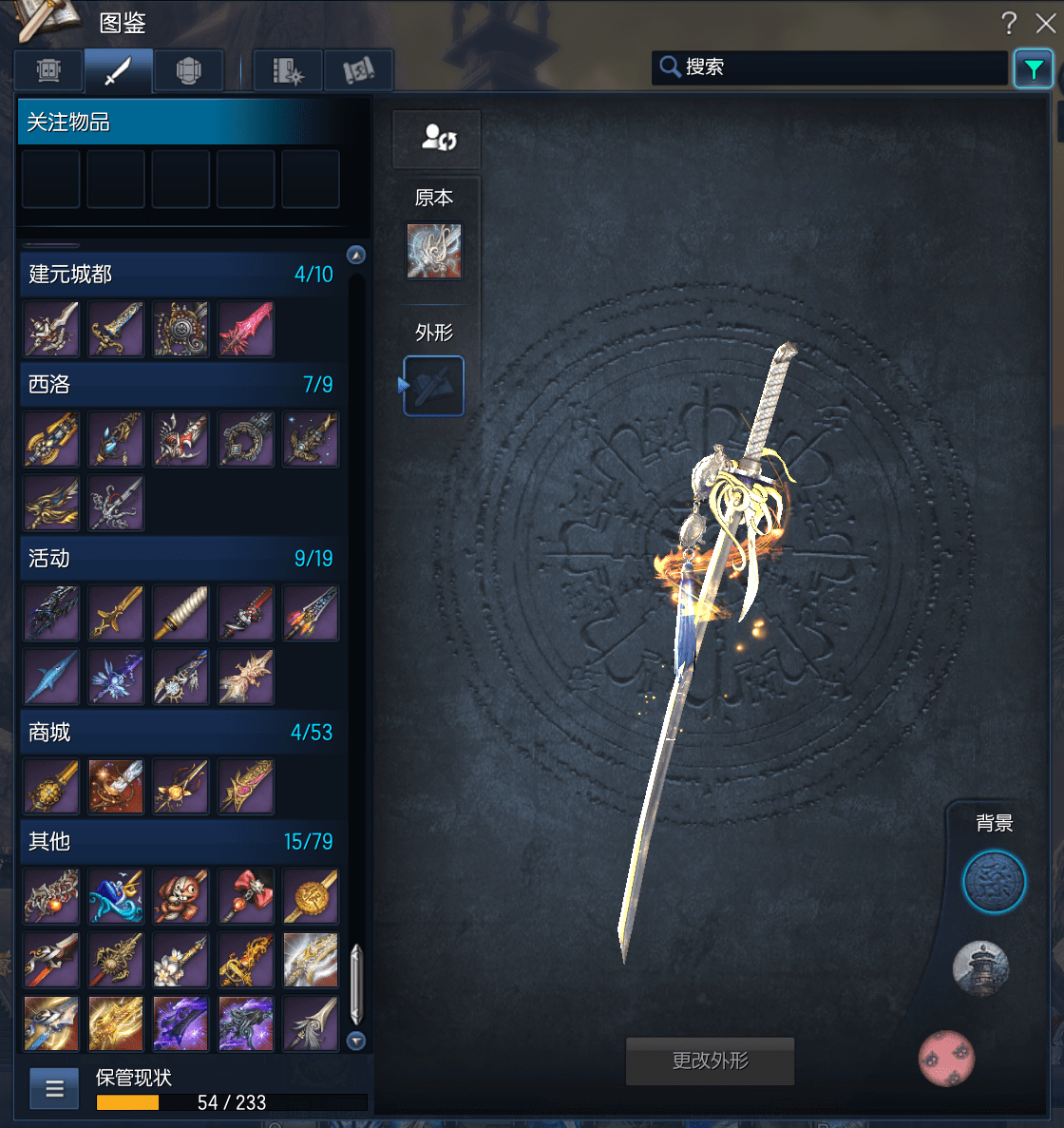The image size is (1064, 1128).
Task: Select the blue swordfish weapon under 活动
Action: click(x=51, y=677)
